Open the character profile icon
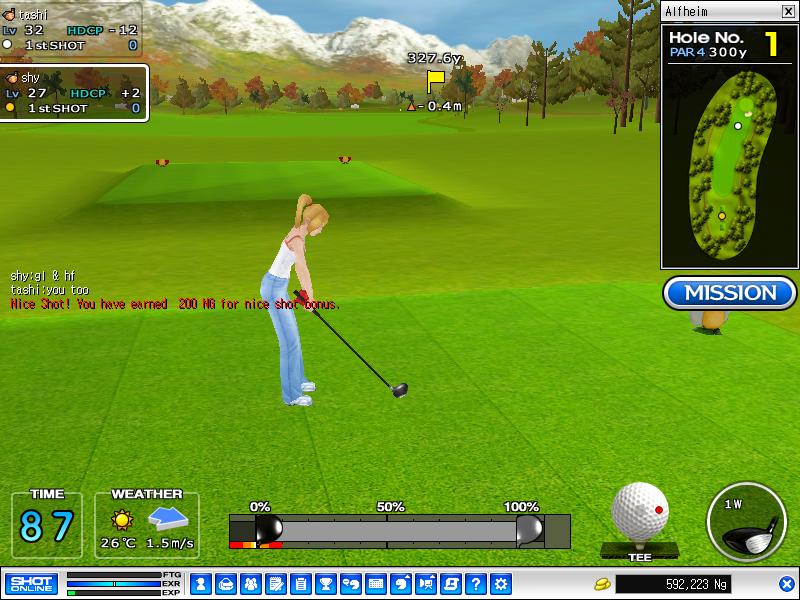The width and height of the screenshot is (800, 600). tap(200, 583)
